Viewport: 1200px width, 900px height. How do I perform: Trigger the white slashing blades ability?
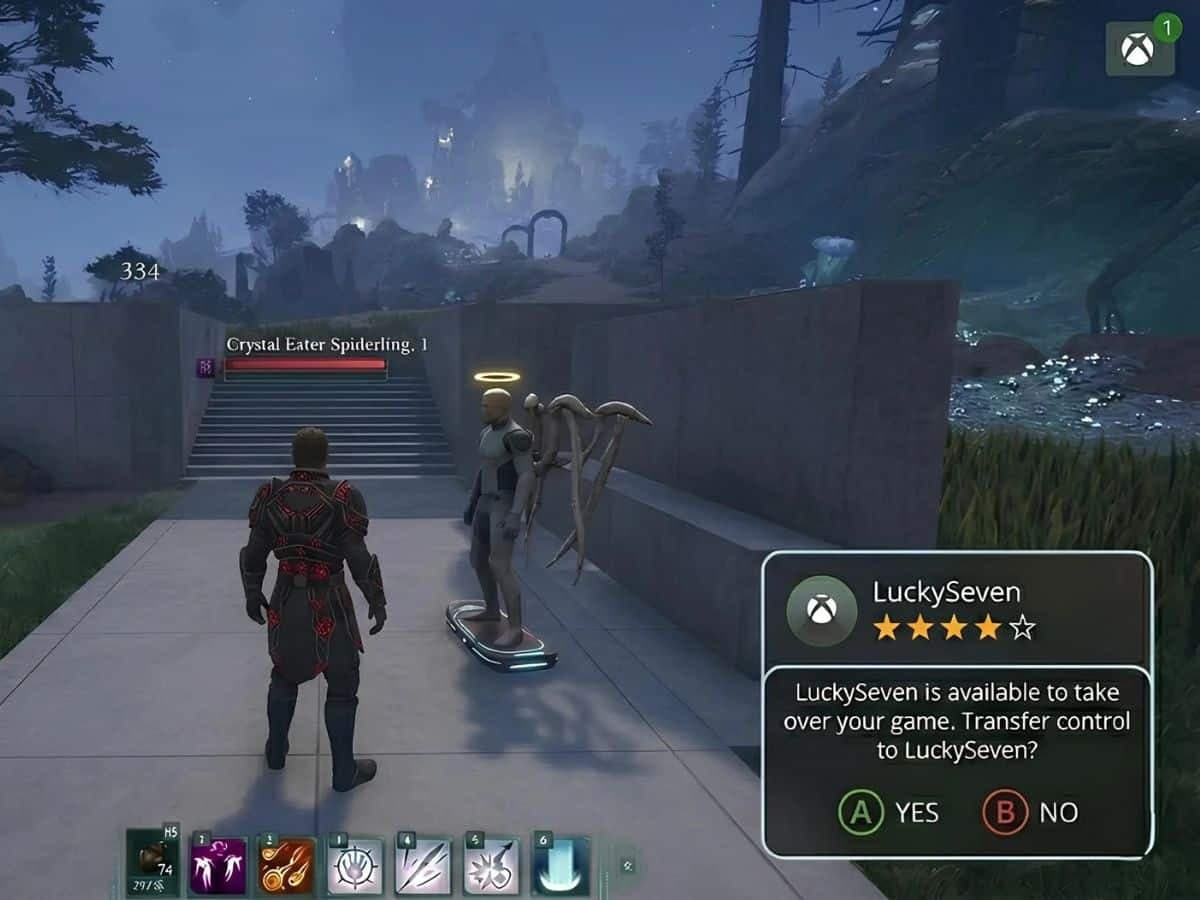(x=423, y=865)
